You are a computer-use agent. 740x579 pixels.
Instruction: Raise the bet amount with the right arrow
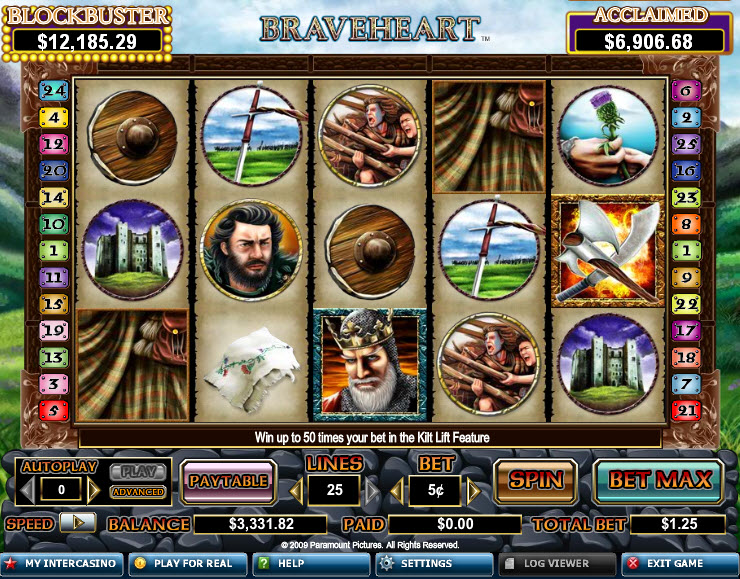(x=474, y=491)
